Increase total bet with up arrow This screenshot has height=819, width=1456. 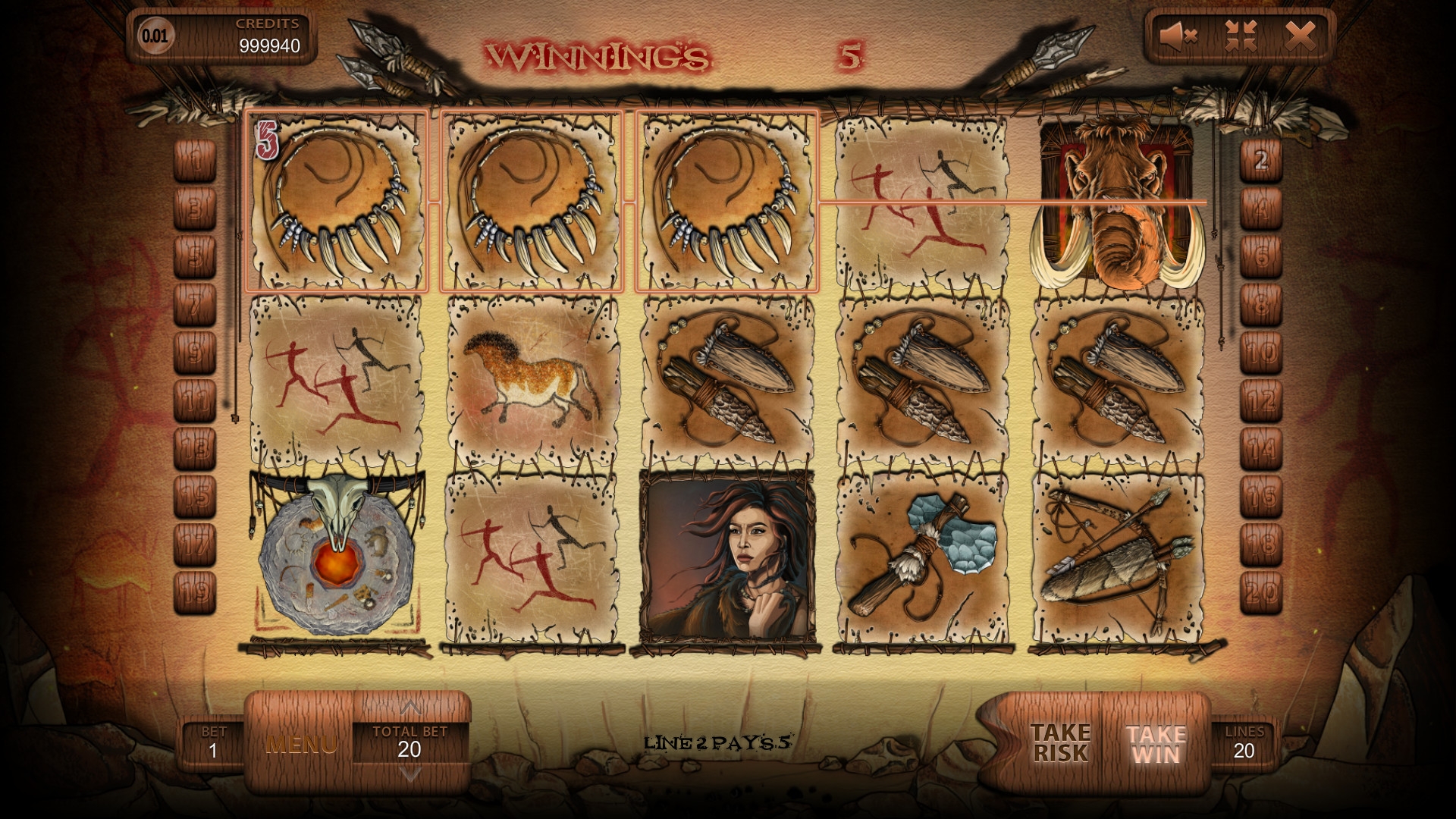tap(410, 708)
